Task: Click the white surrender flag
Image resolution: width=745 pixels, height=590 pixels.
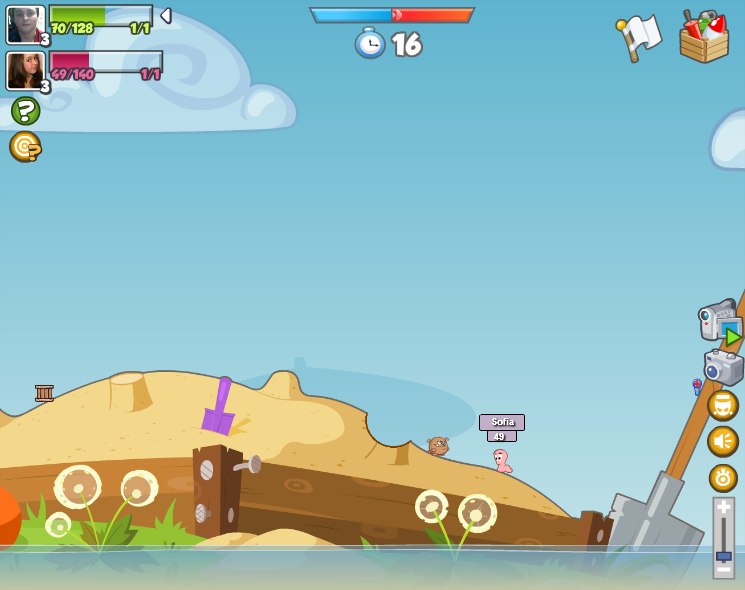Action: click(640, 37)
